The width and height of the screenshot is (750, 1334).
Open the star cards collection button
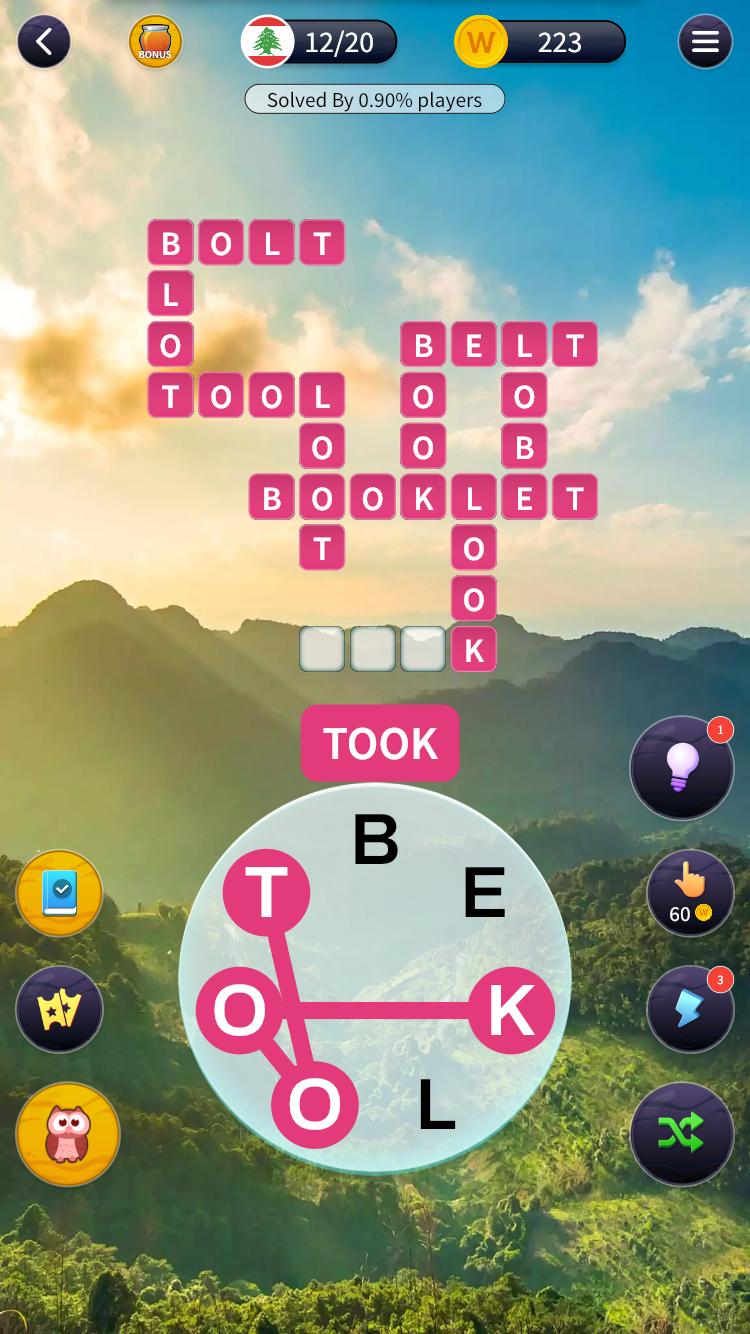(60, 1010)
